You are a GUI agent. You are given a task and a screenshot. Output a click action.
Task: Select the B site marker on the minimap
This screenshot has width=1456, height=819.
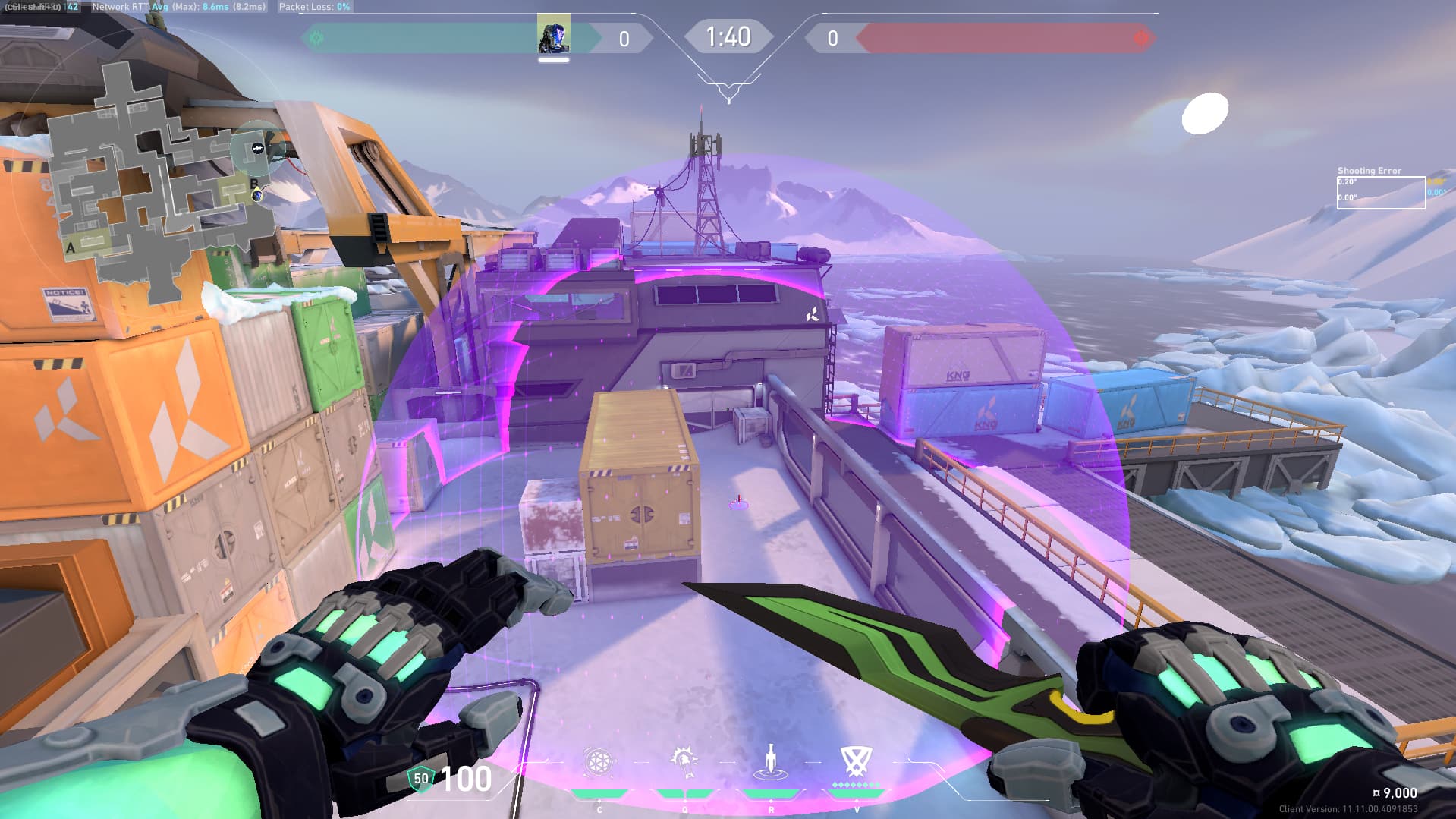coord(253,184)
